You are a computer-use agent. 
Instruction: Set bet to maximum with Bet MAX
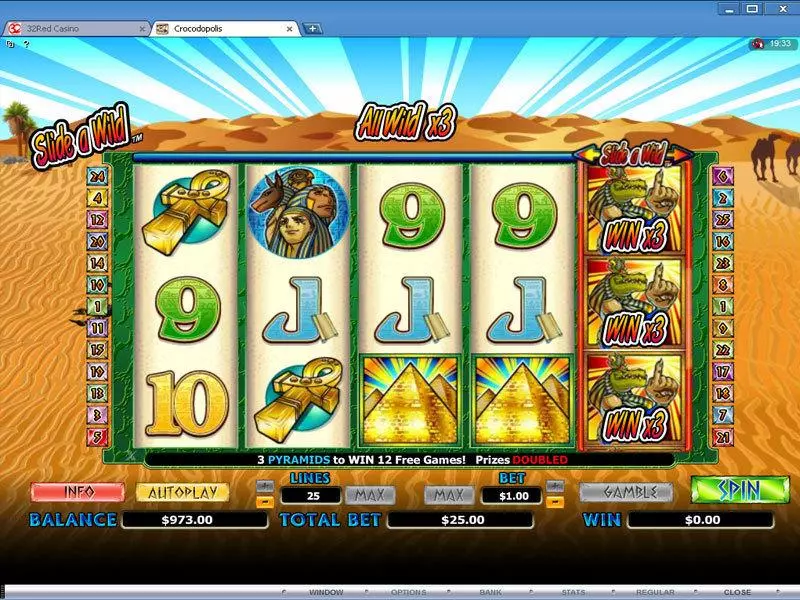coord(448,494)
